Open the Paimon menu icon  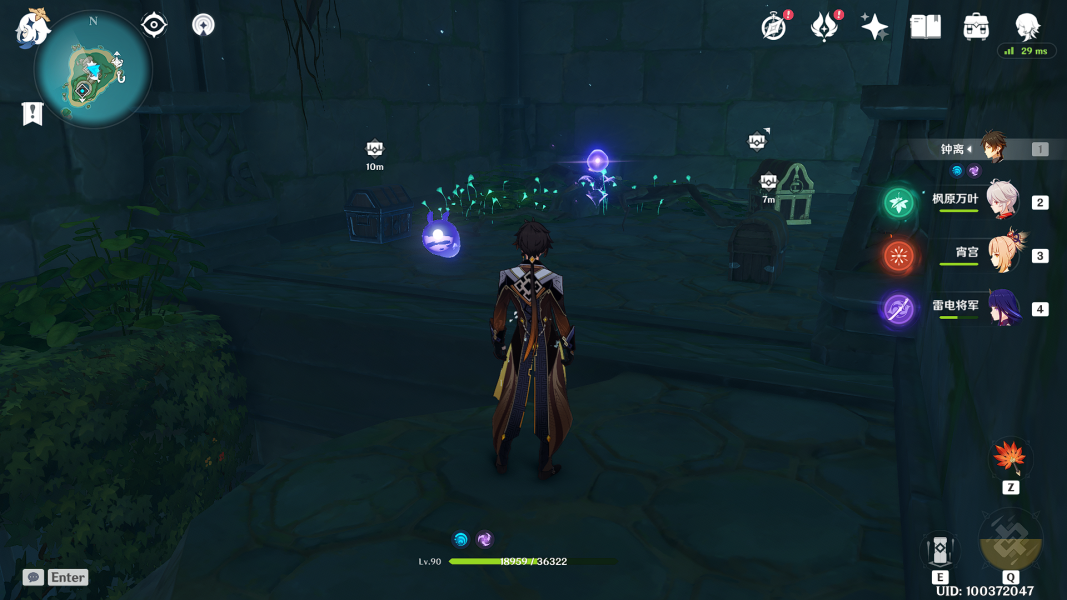click(32, 28)
